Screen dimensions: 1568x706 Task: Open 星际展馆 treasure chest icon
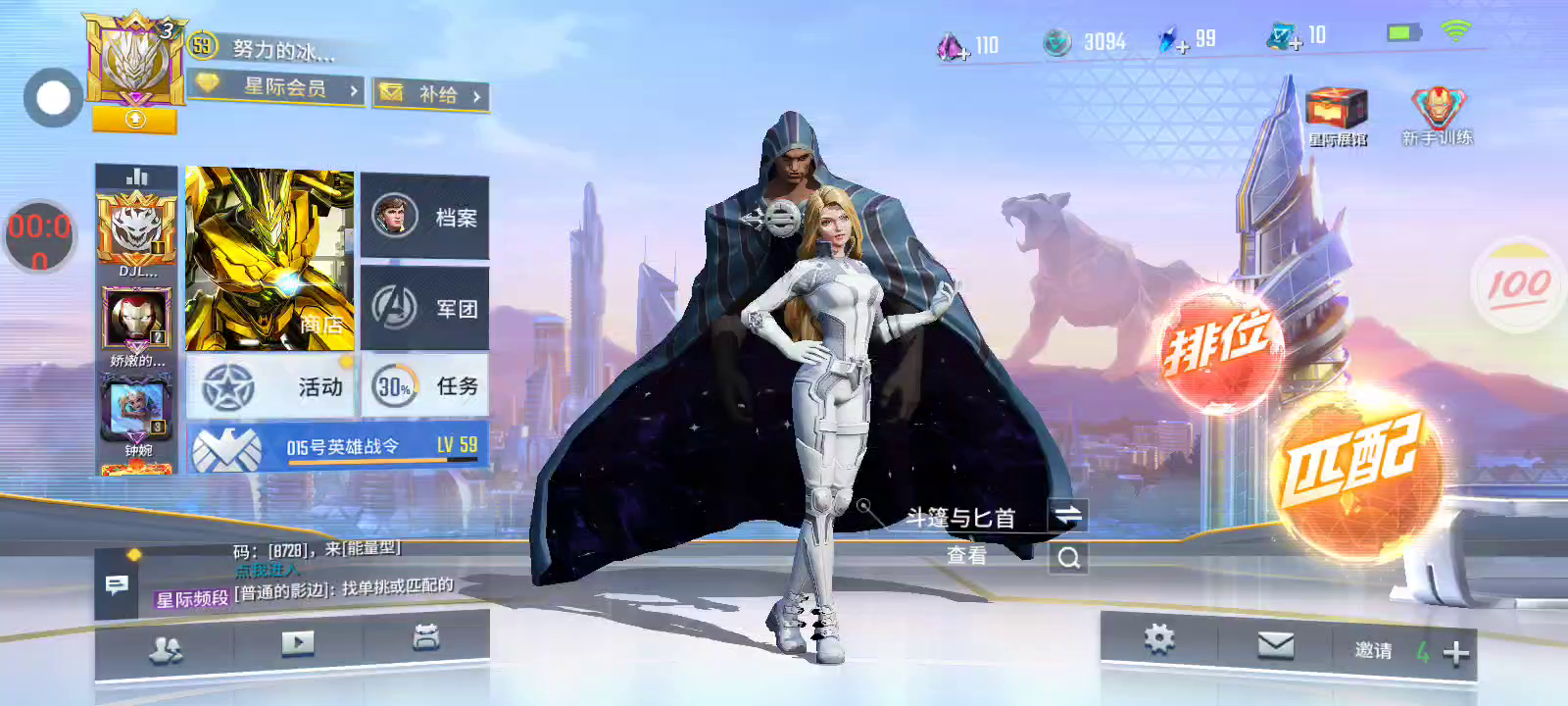coord(1337,115)
